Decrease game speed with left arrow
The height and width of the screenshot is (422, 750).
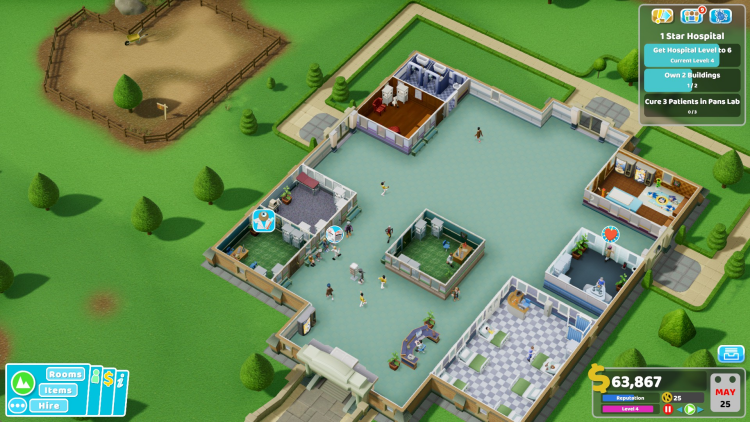click(x=678, y=409)
